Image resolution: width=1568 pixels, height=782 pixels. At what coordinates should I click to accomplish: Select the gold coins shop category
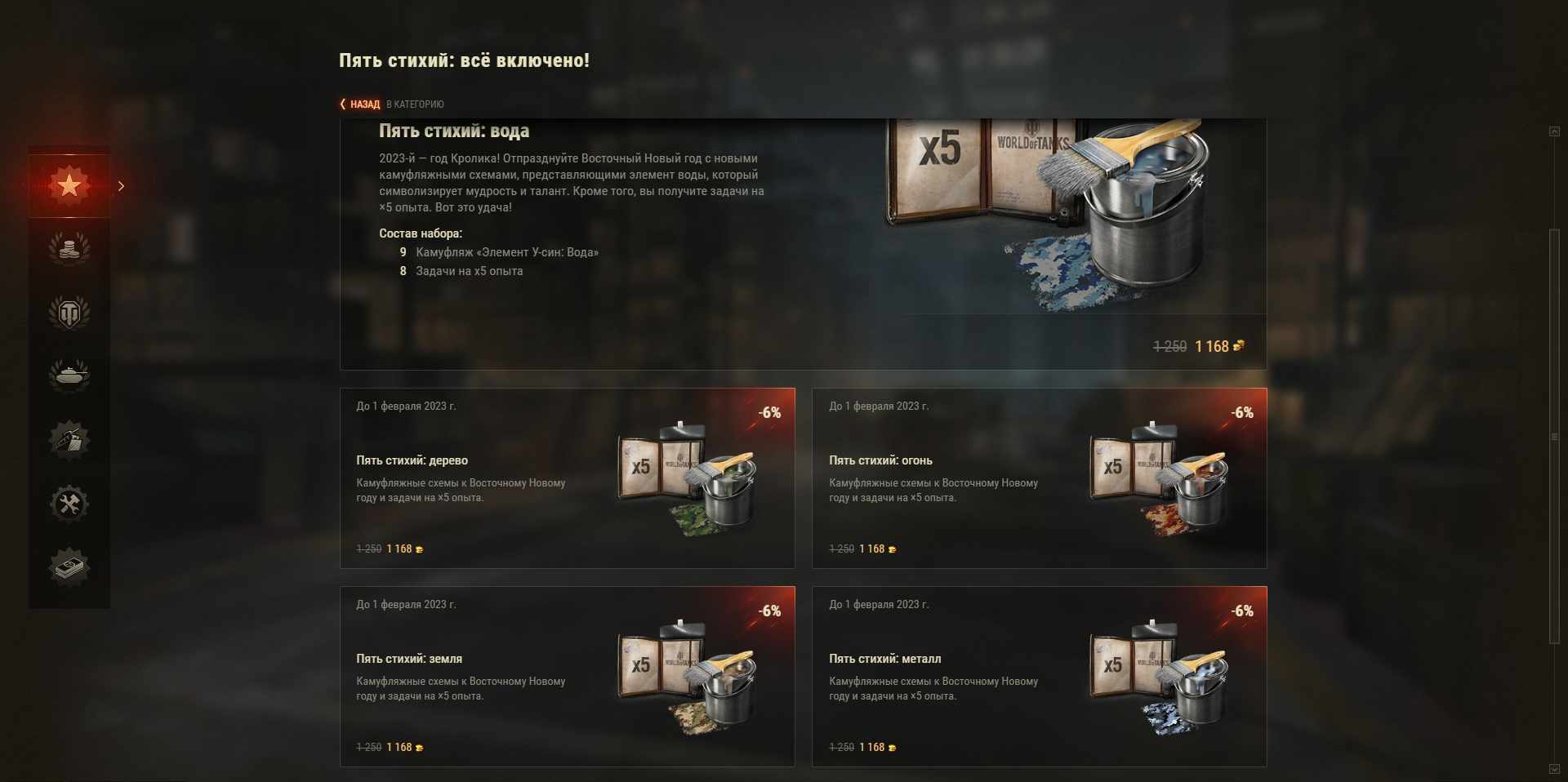coord(69,248)
